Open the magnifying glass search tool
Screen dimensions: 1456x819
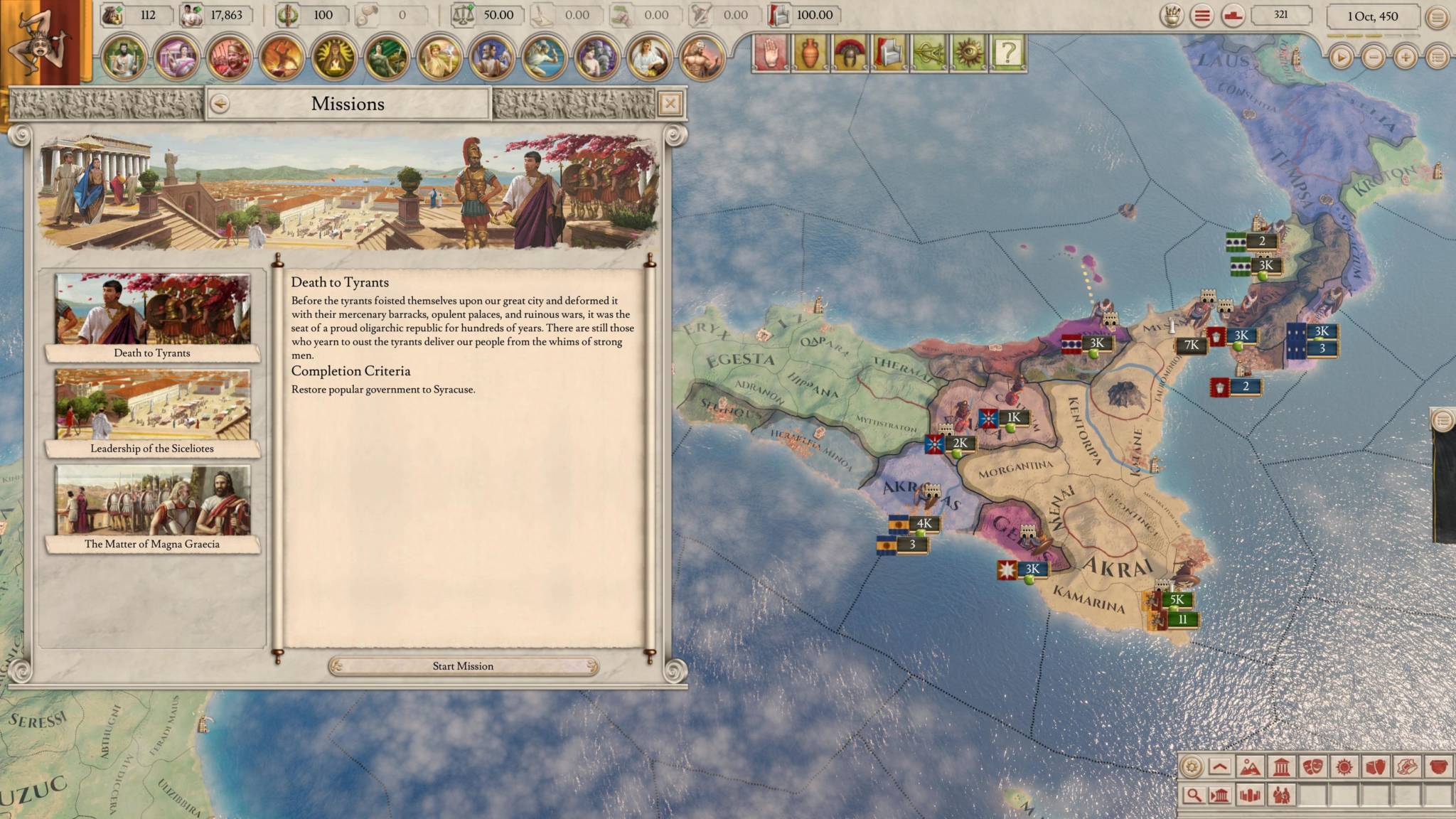coord(1194,795)
